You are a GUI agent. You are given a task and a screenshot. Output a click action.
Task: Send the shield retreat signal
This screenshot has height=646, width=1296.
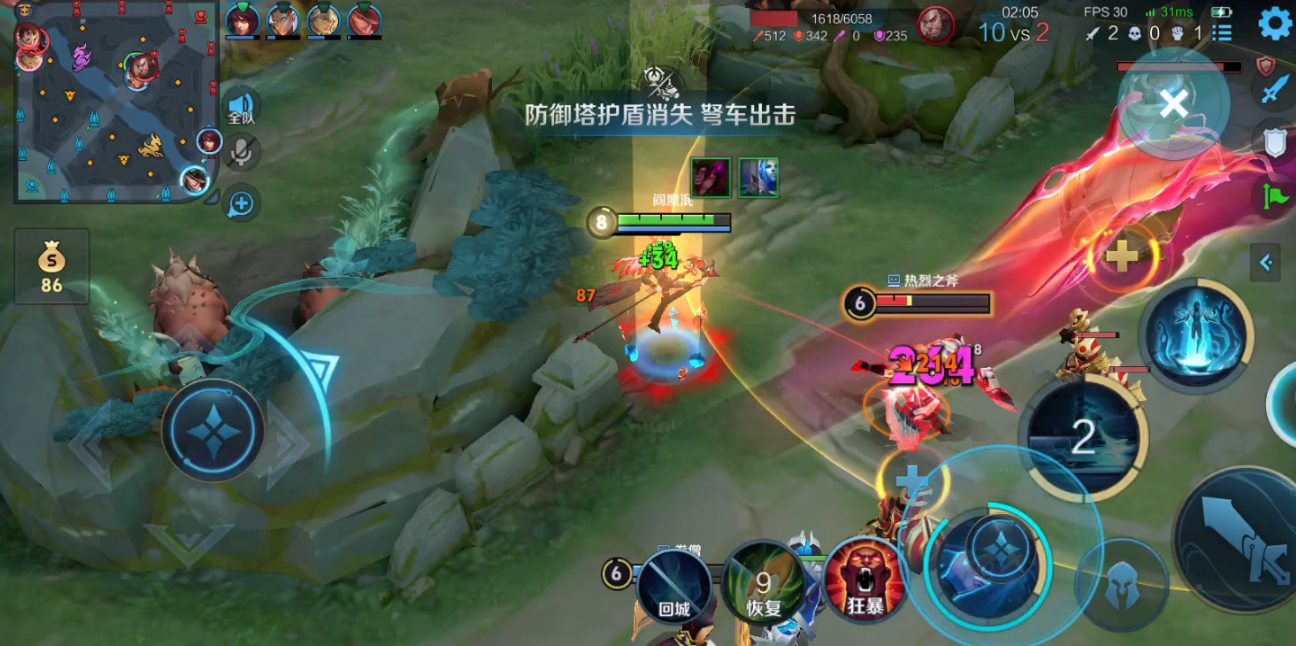click(x=1273, y=143)
